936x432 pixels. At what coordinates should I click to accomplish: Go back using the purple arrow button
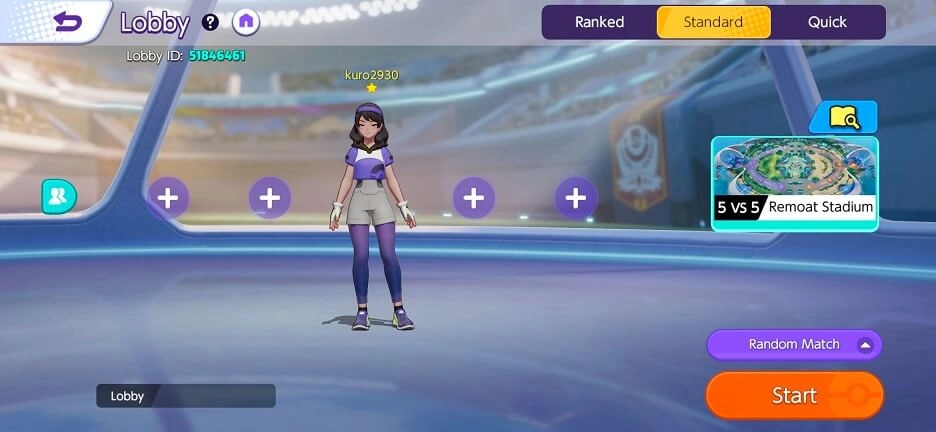click(x=68, y=21)
